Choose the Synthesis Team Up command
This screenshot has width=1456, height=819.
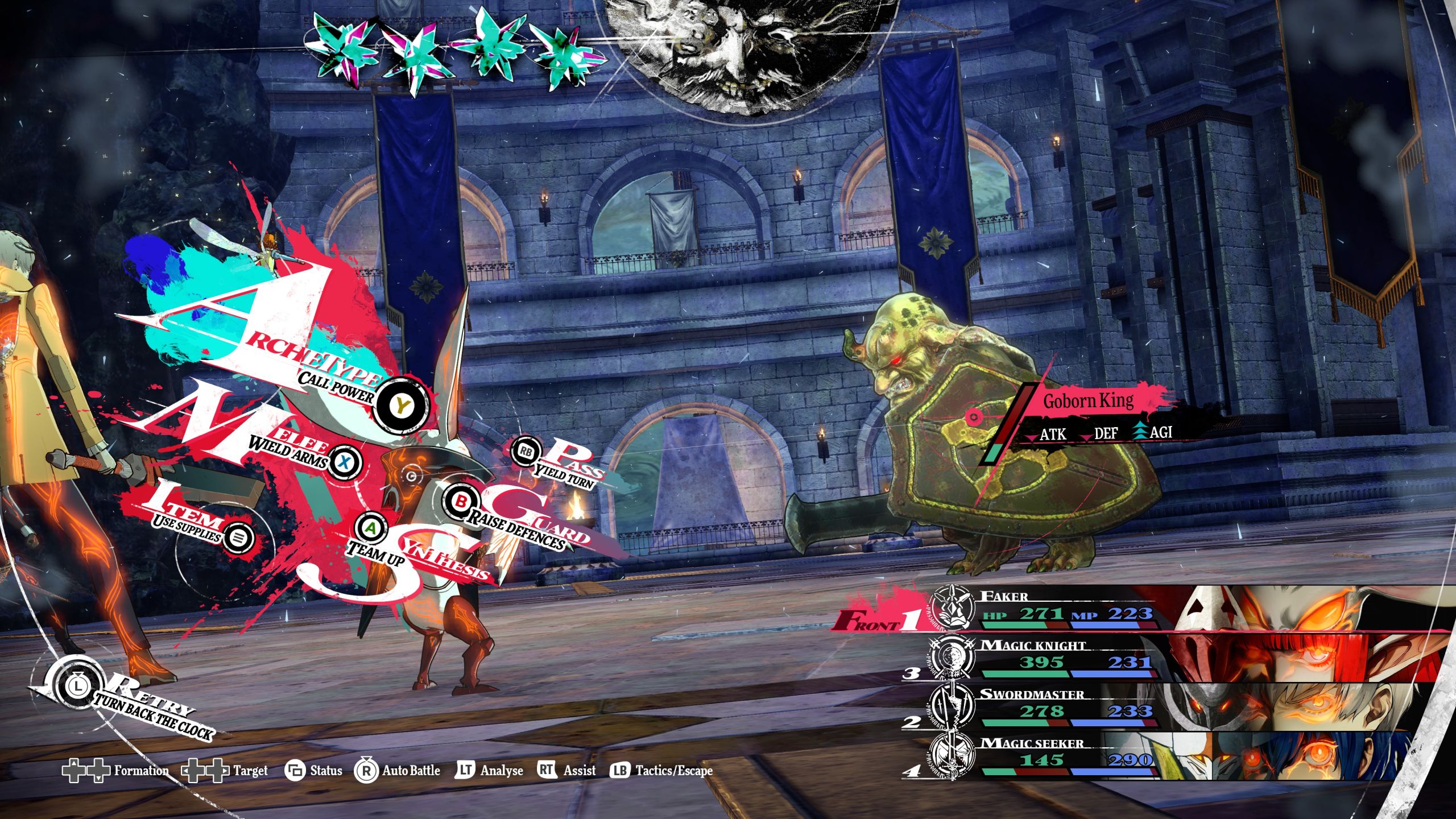(x=371, y=529)
